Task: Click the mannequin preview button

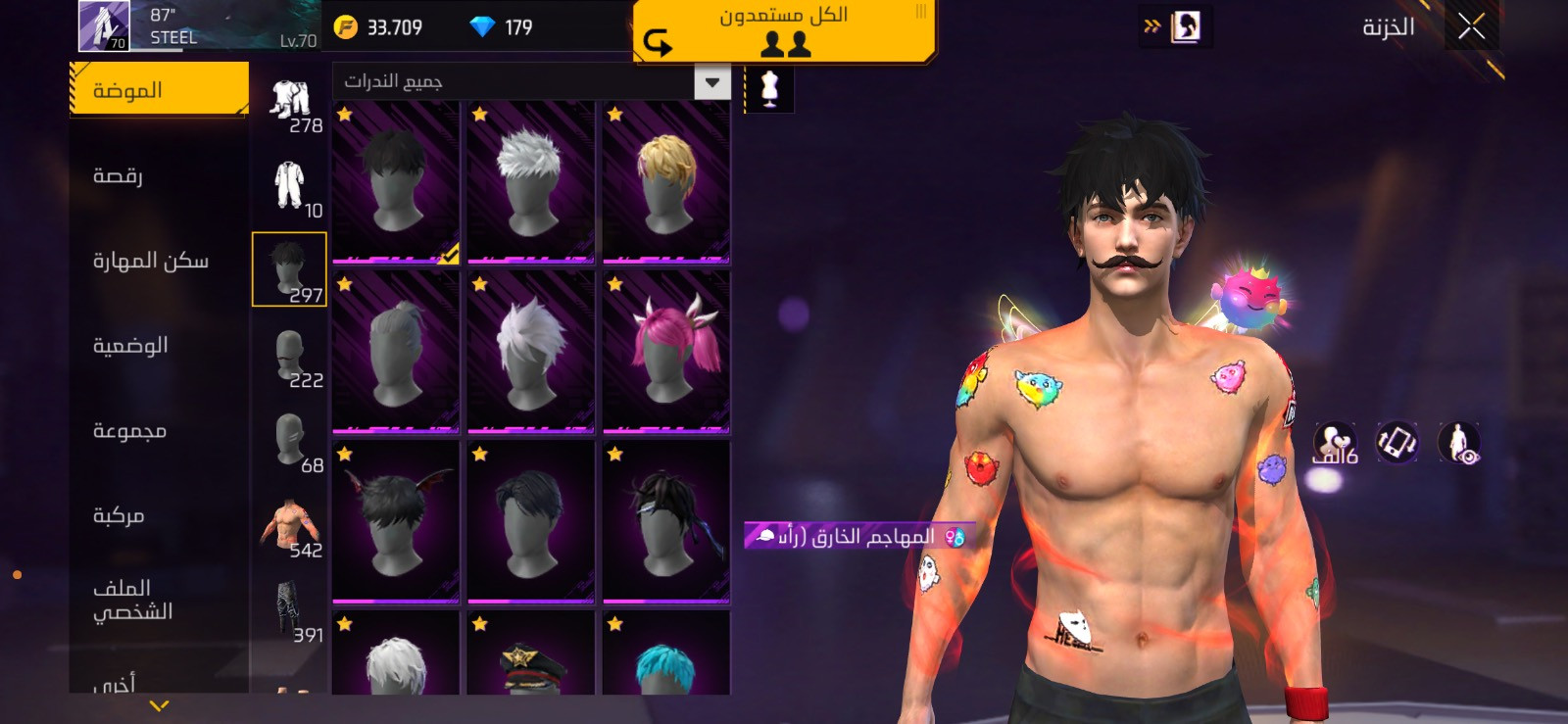Action: tap(769, 89)
